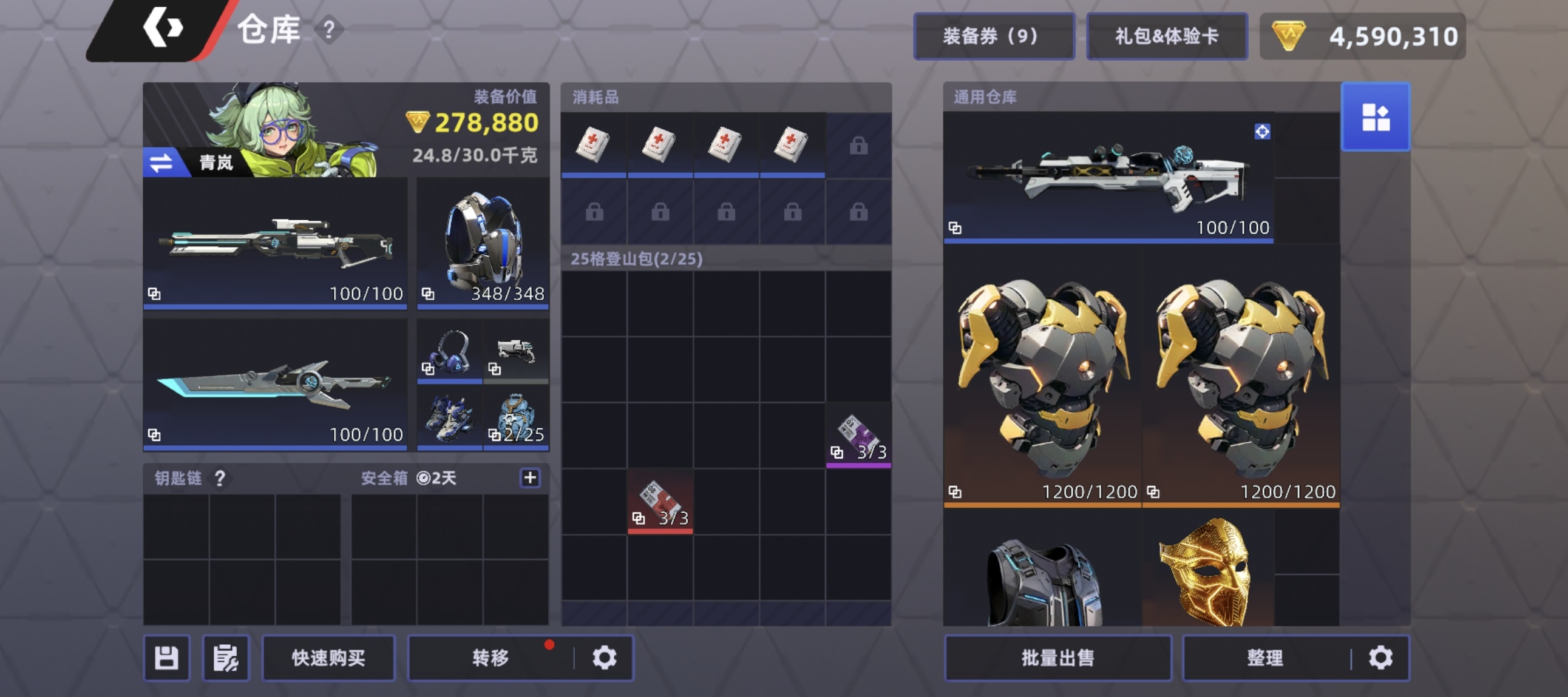
Task: Click the 批量出售 bulk sell button
Action: tap(1058, 657)
